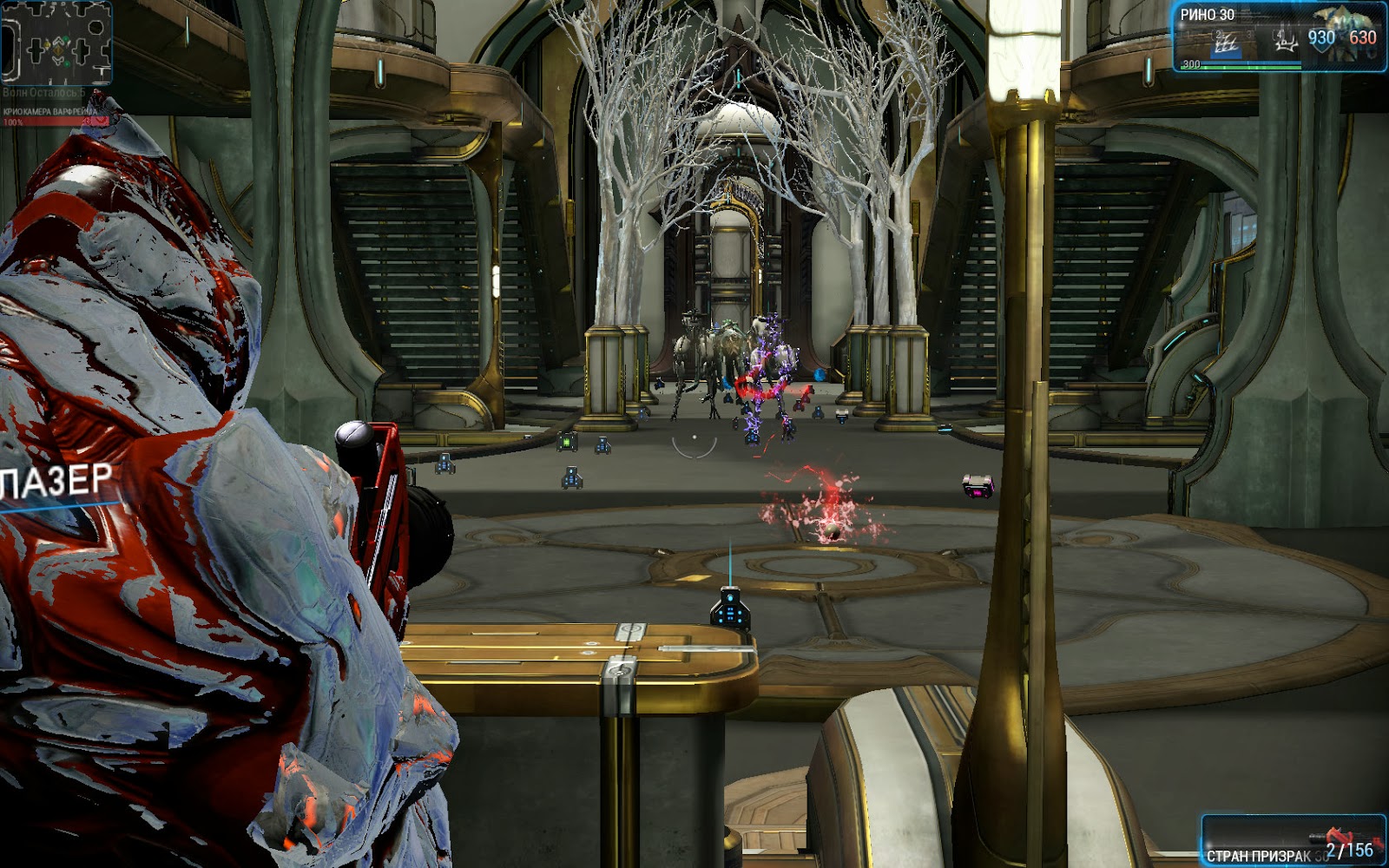Click a green ally marker on the minimap

click(66, 38)
